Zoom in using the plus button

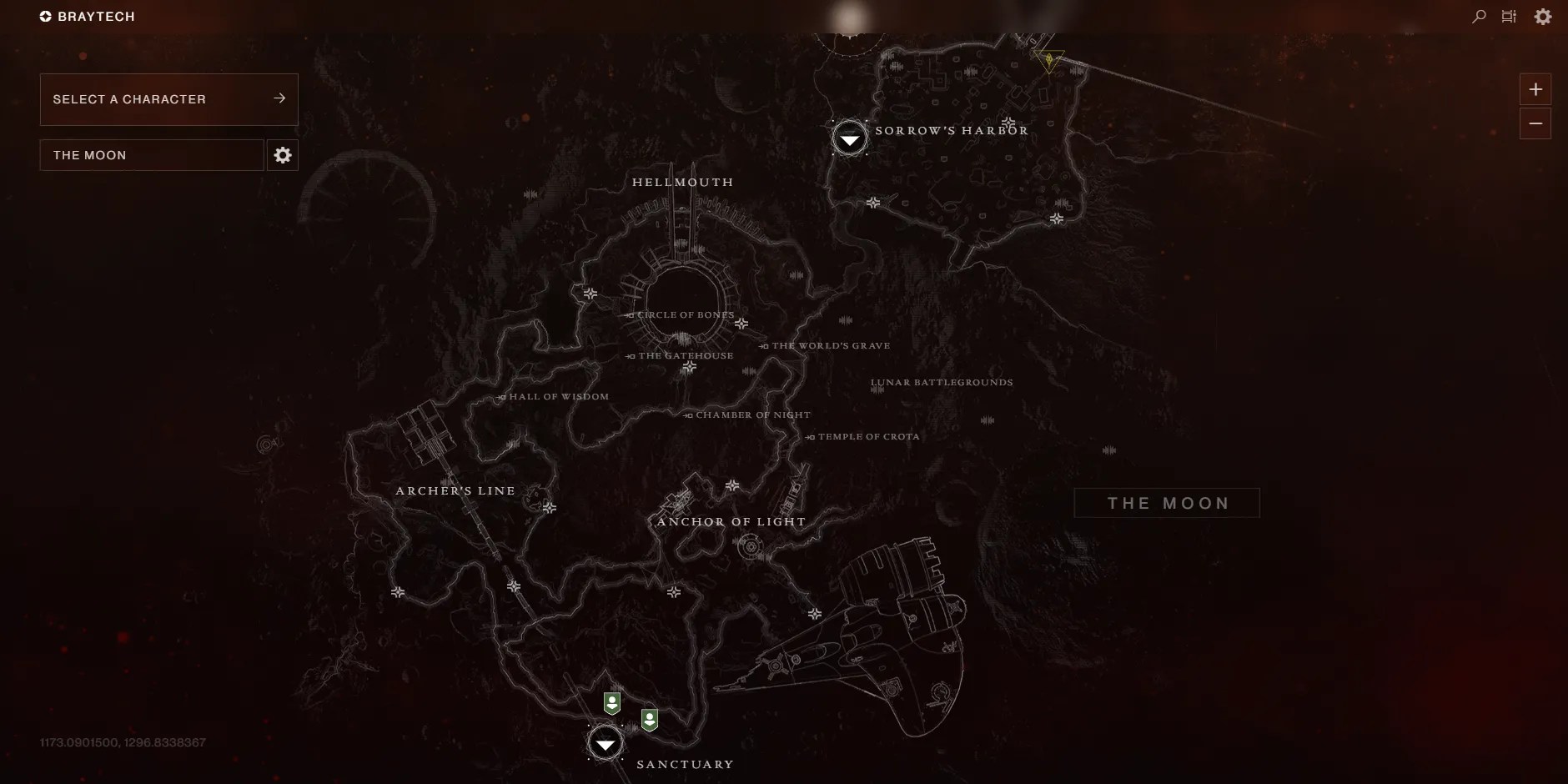(x=1535, y=89)
